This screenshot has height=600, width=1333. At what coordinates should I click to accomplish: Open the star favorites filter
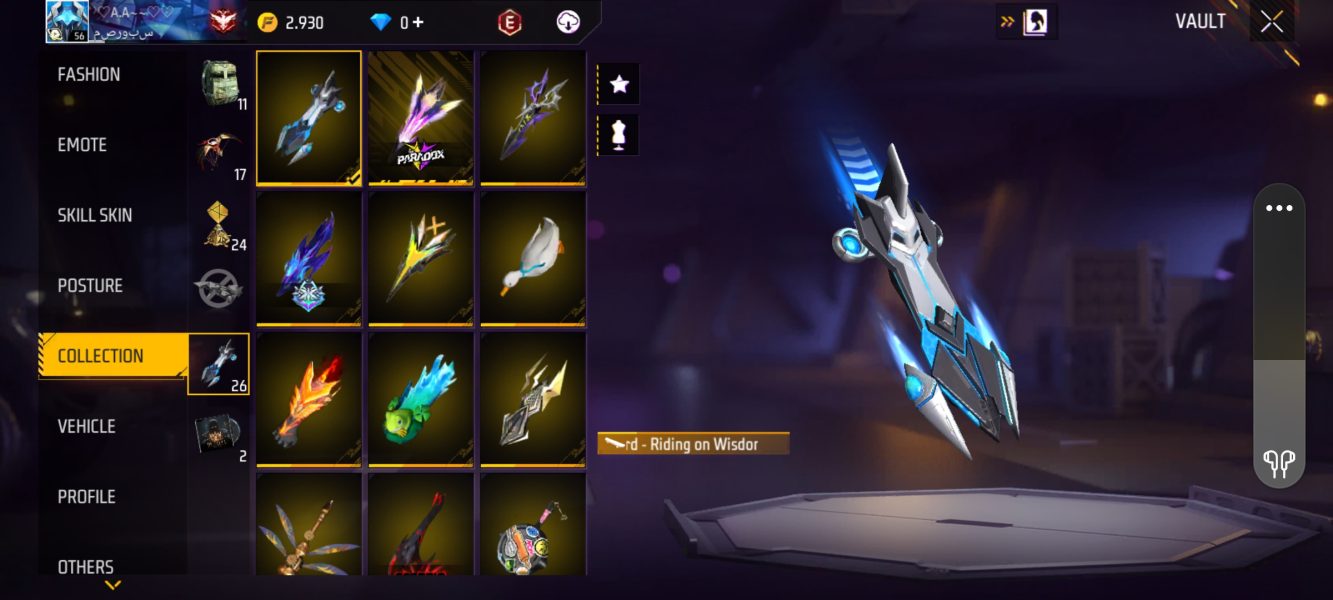pyautogui.click(x=619, y=84)
